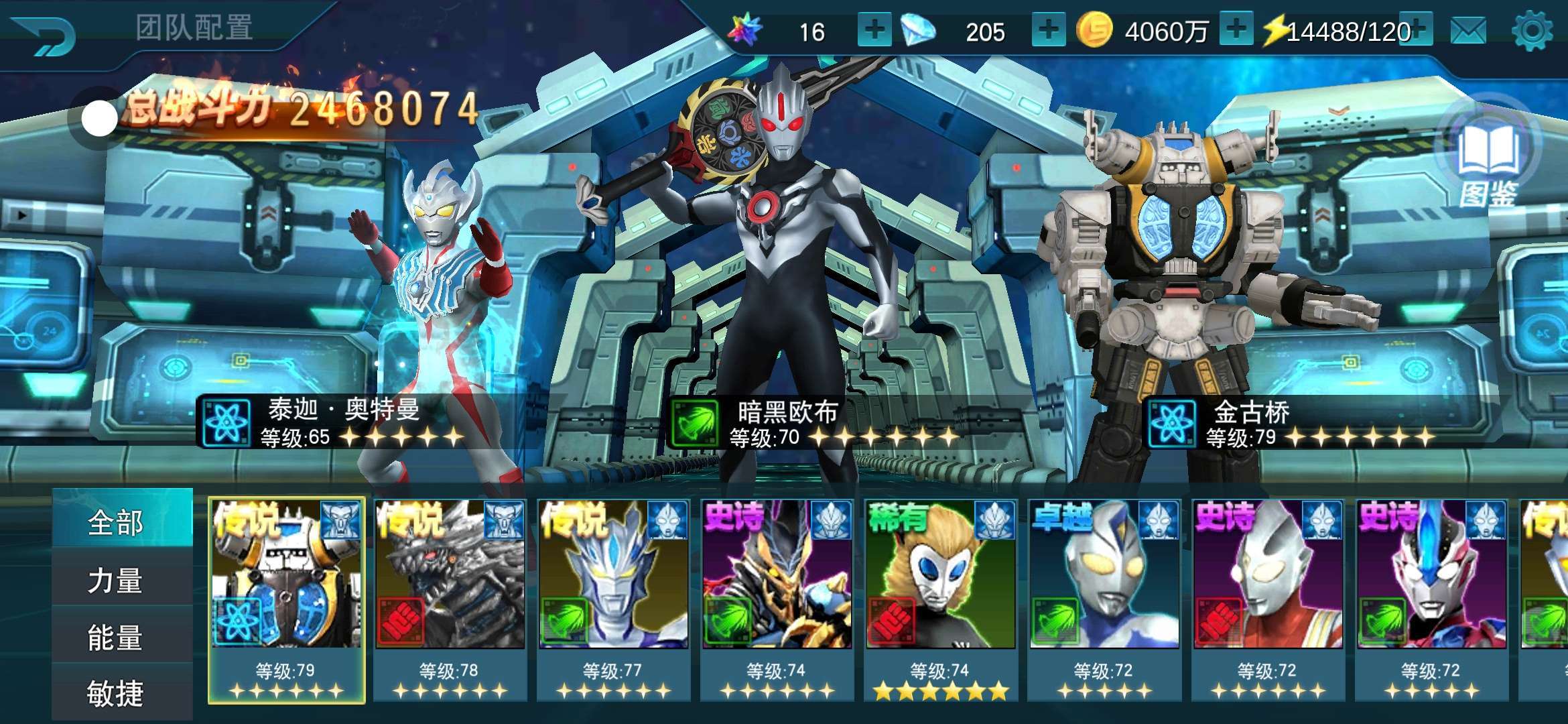
Task: Go back using the return arrow
Action: (44, 34)
